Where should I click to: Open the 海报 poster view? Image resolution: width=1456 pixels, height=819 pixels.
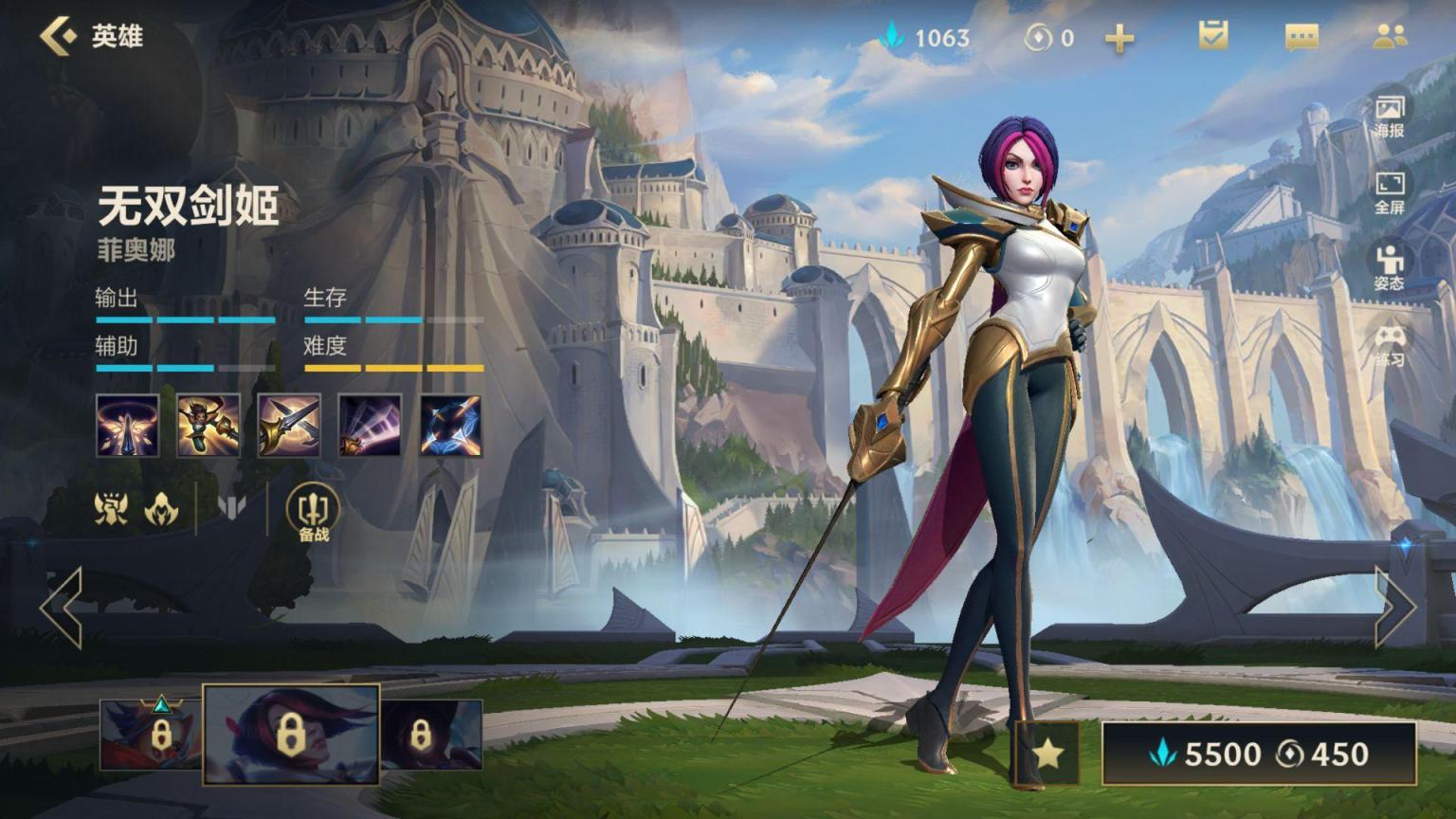click(1390, 115)
